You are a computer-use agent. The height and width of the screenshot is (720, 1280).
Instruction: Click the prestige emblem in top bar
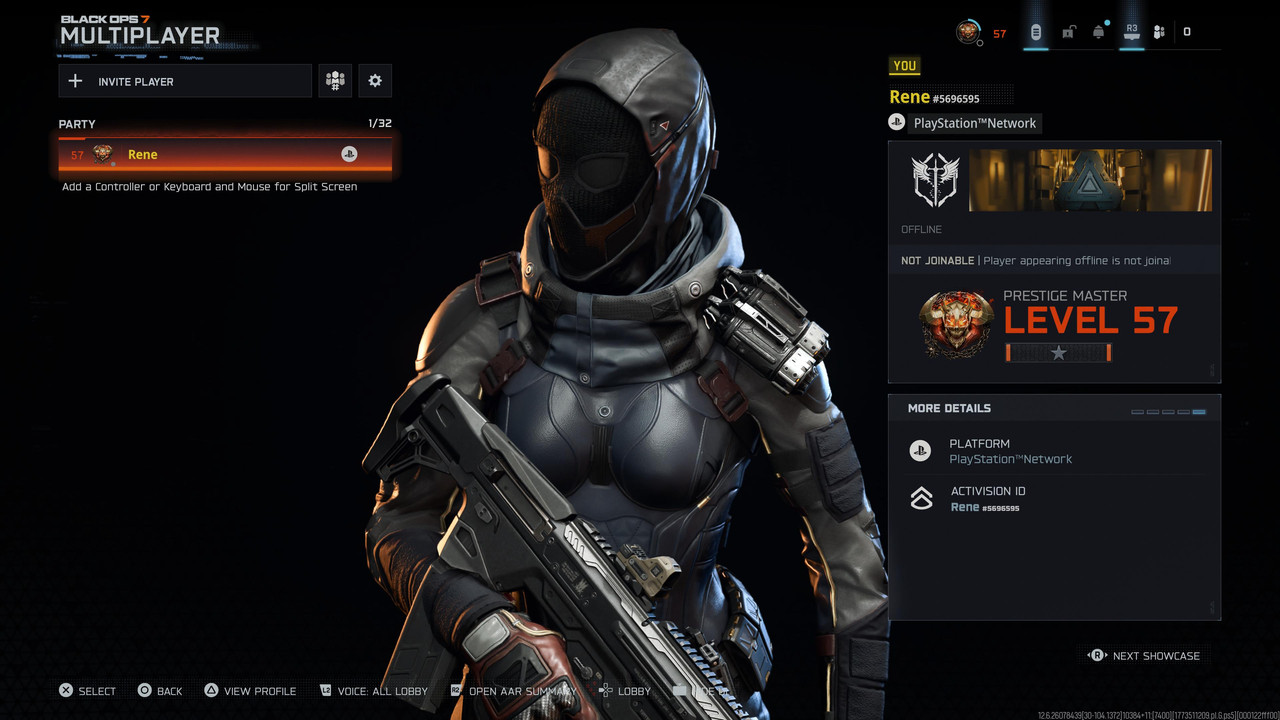coord(968,32)
